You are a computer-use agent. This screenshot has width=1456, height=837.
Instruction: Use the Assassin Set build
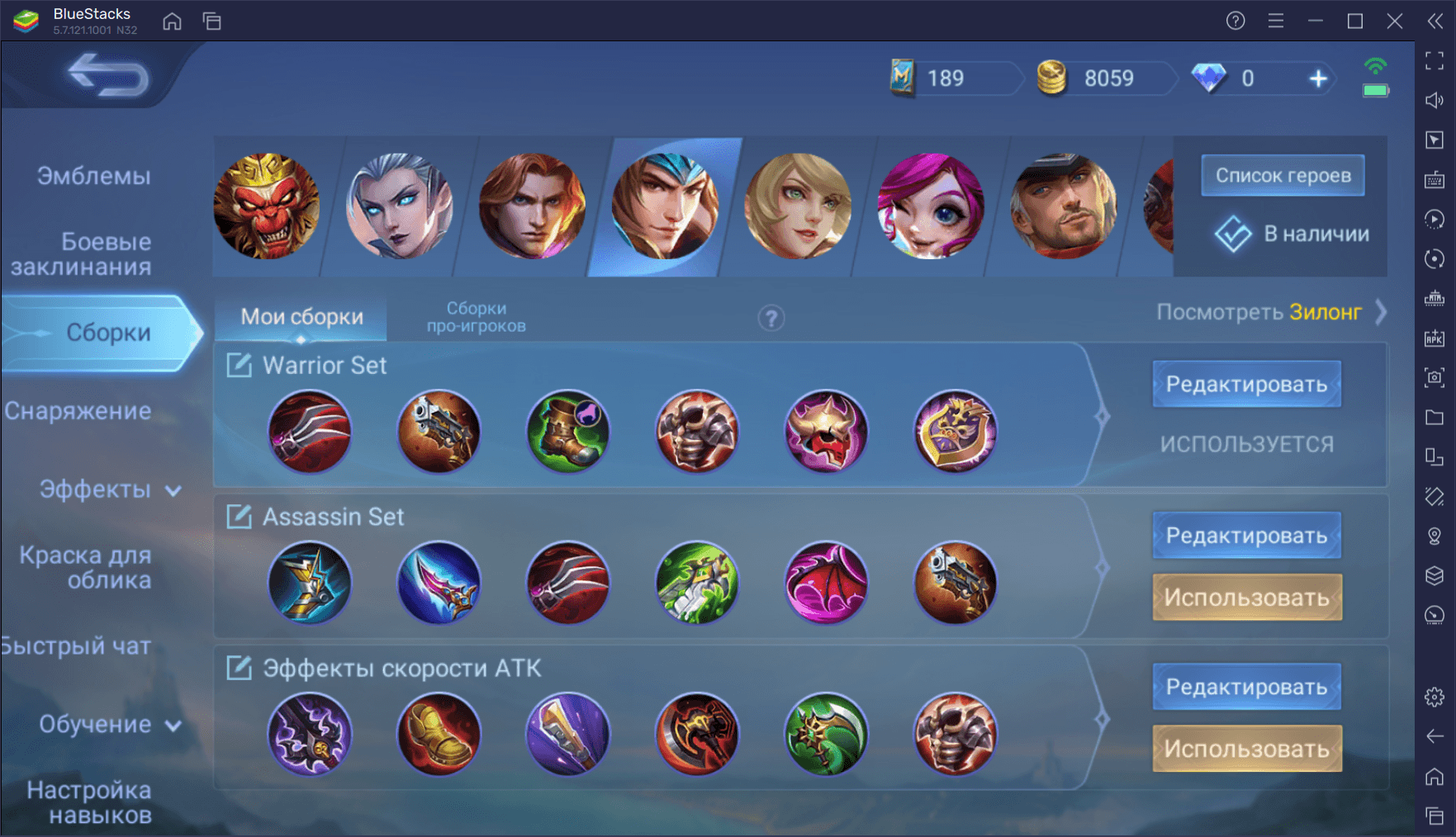(1246, 597)
